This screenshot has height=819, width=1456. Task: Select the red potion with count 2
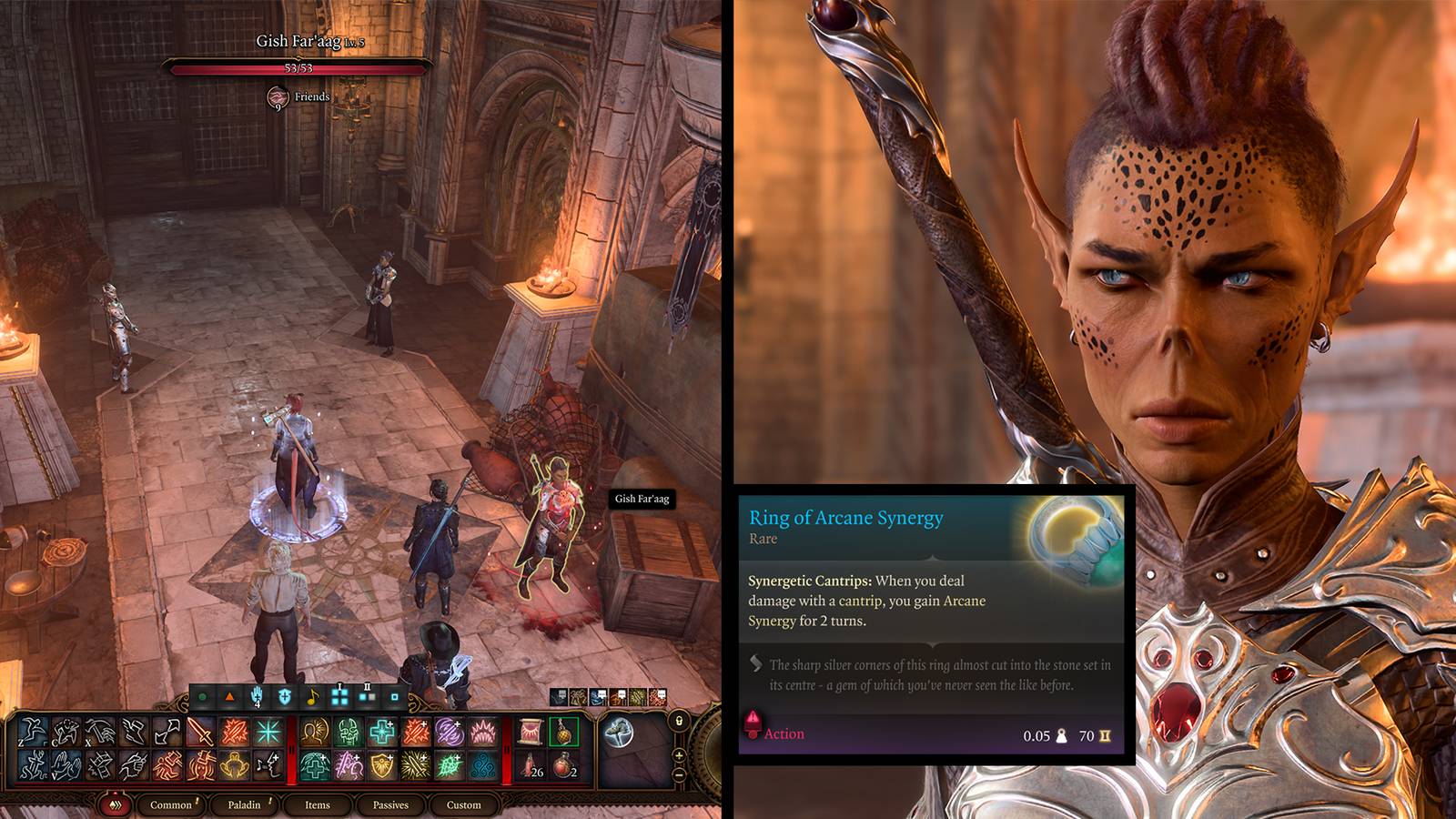coord(563,765)
